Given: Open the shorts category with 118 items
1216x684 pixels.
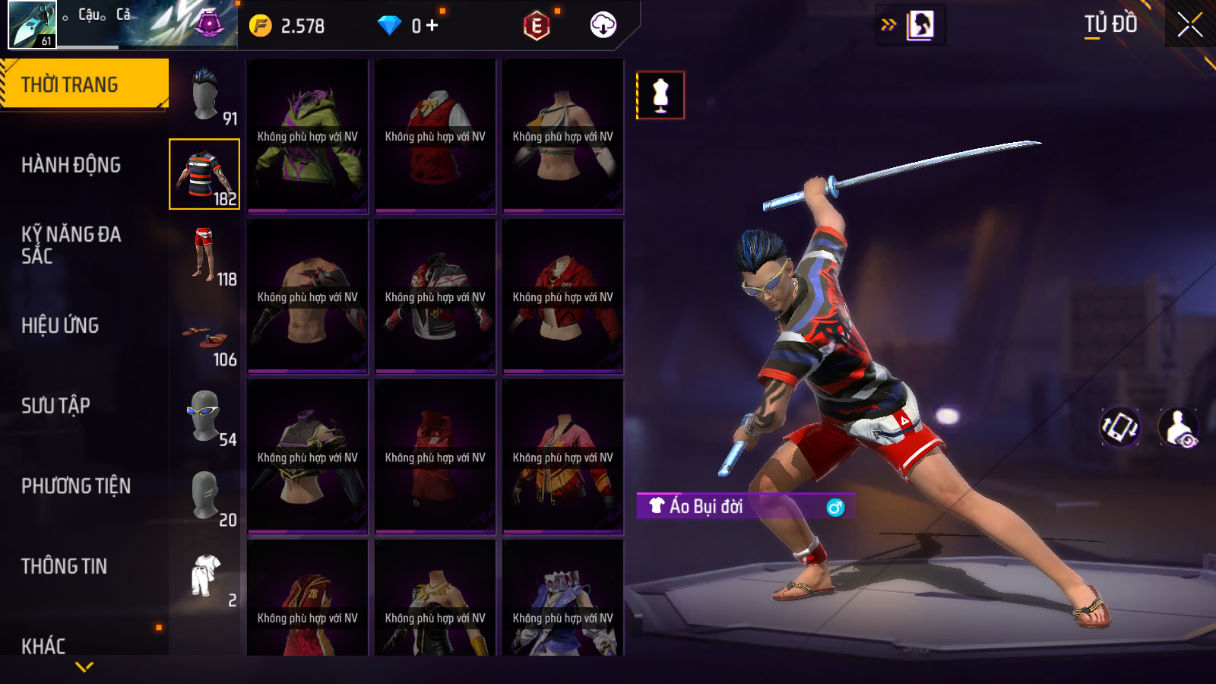Looking at the screenshot, I should [204, 255].
